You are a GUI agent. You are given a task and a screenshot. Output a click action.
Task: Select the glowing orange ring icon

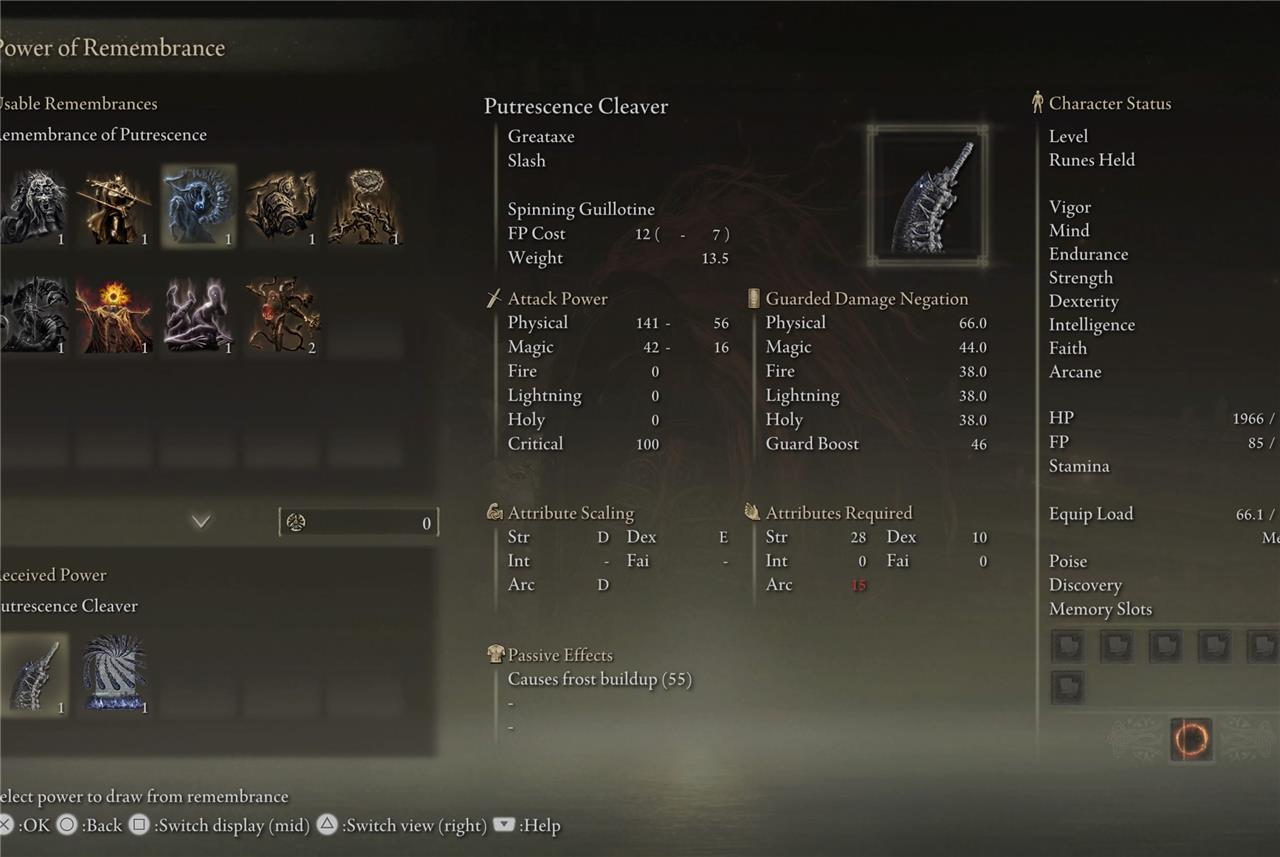[1190, 739]
